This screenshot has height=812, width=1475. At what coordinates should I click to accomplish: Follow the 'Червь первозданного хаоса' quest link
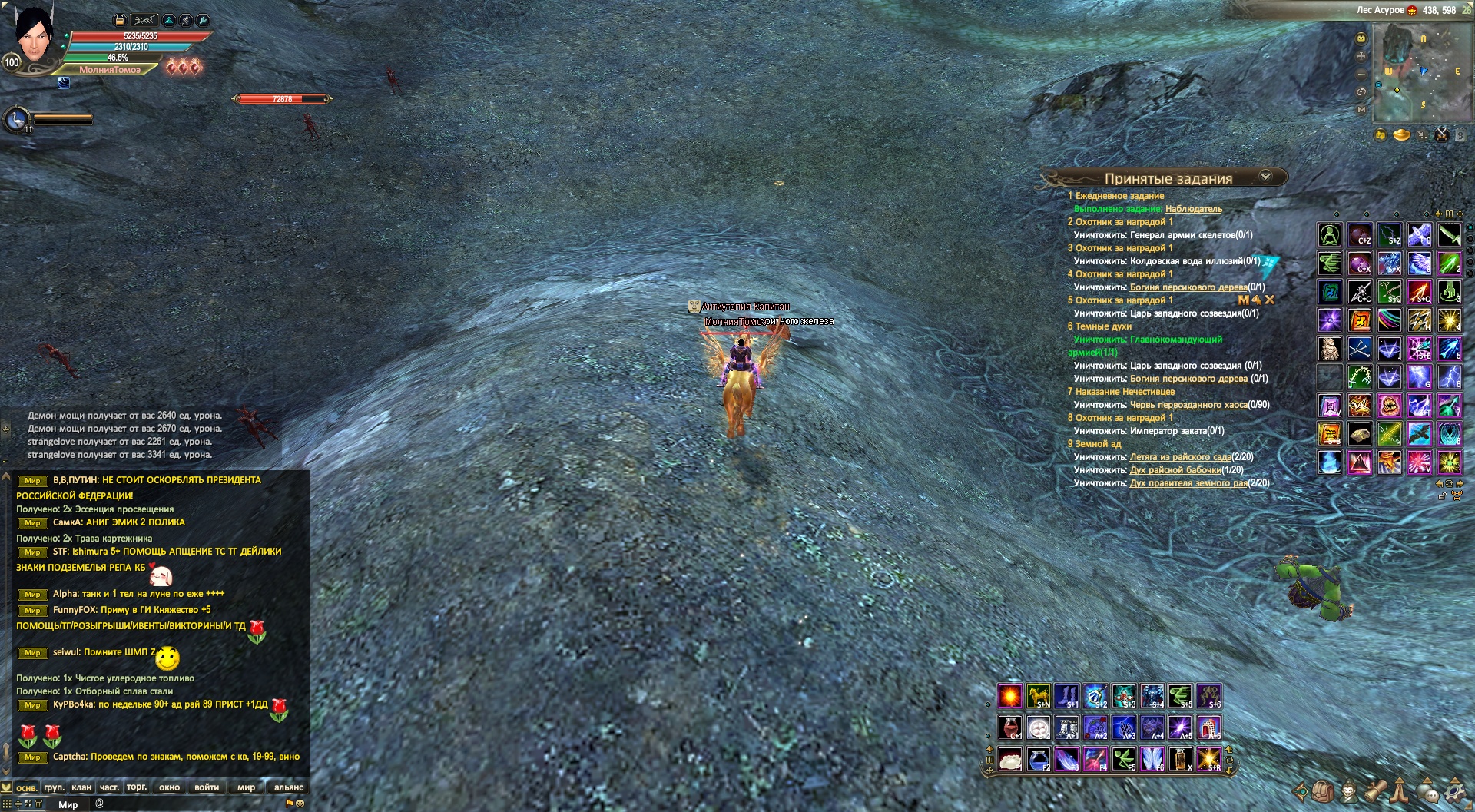coord(1188,405)
